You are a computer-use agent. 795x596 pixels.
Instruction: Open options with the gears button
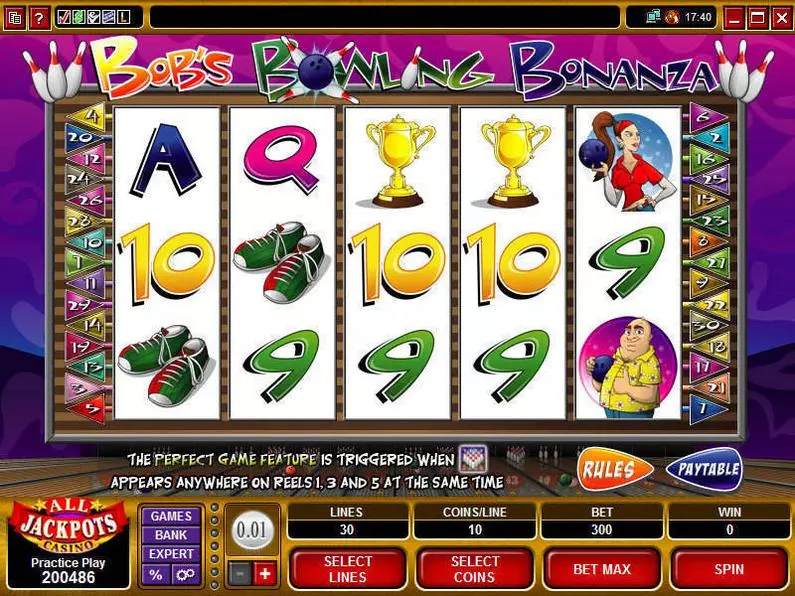point(185,575)
